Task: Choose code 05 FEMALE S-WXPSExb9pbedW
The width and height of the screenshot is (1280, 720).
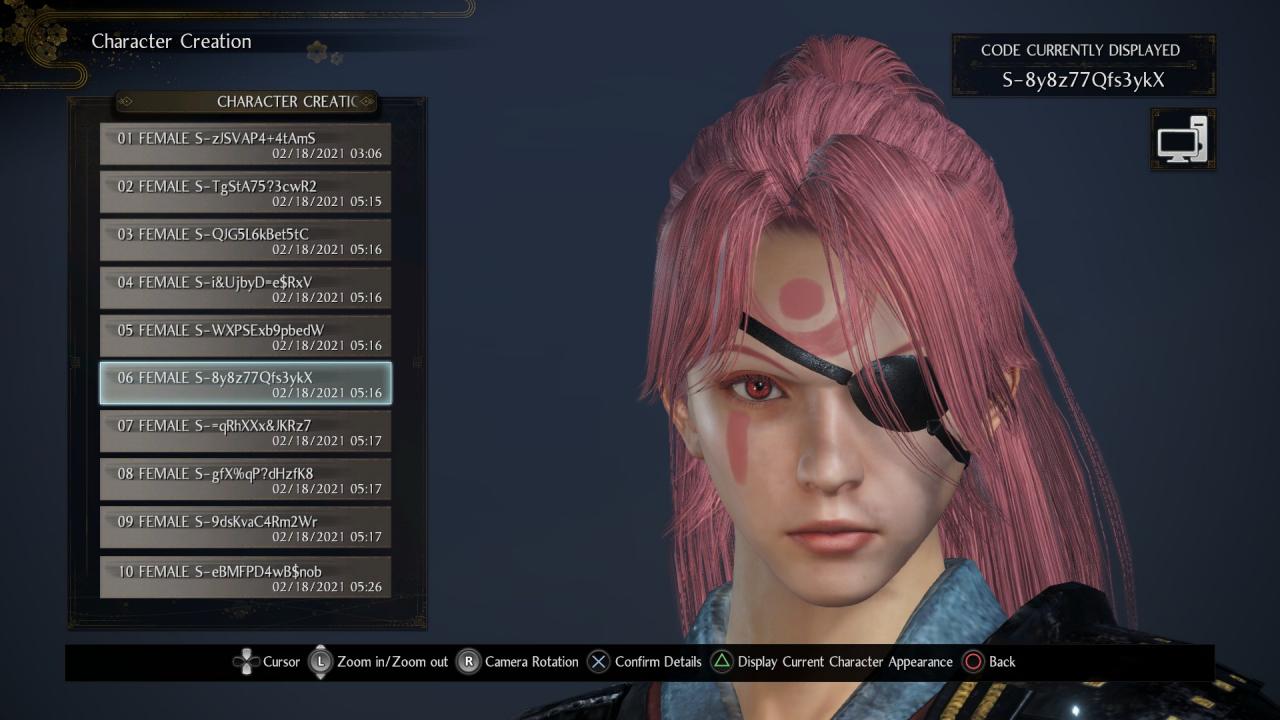Action: [245, 336]
